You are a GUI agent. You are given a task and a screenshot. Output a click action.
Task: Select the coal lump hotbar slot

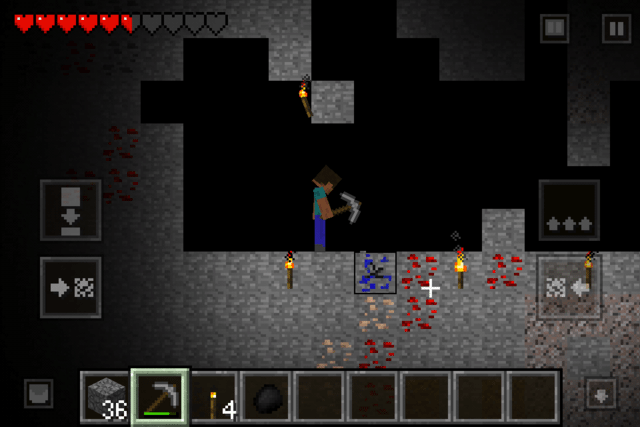coord(267,397)
